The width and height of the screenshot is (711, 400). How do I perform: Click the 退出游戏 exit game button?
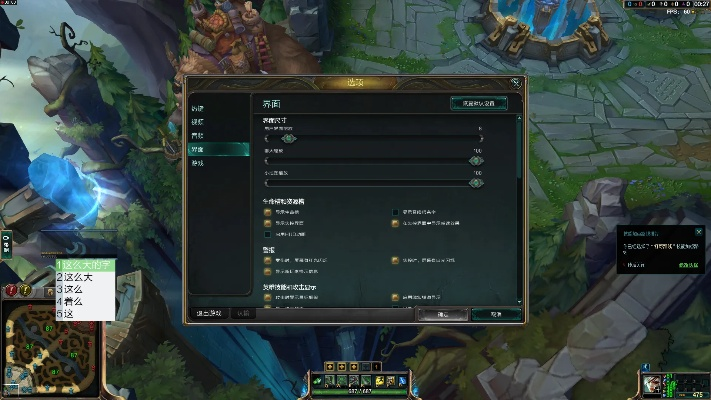pos(209,313)
